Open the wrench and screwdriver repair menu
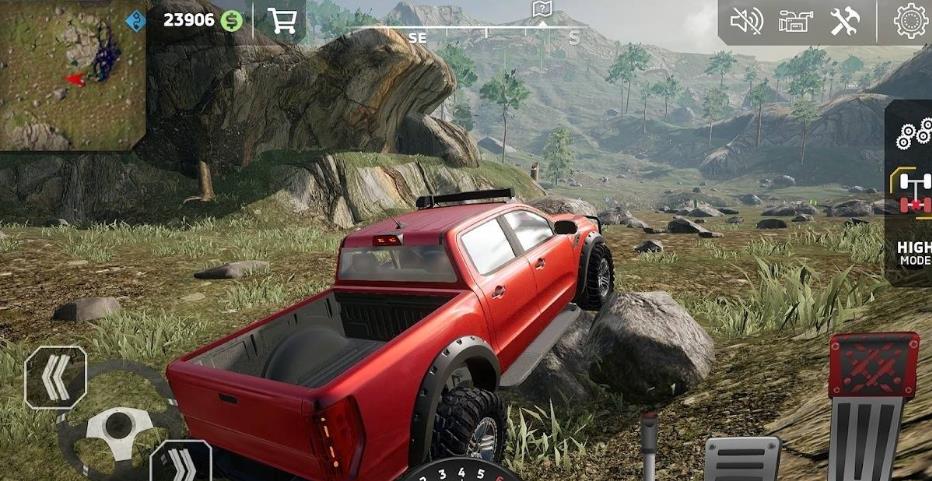This screenshot has height=481, width=932. click(845, 21)
